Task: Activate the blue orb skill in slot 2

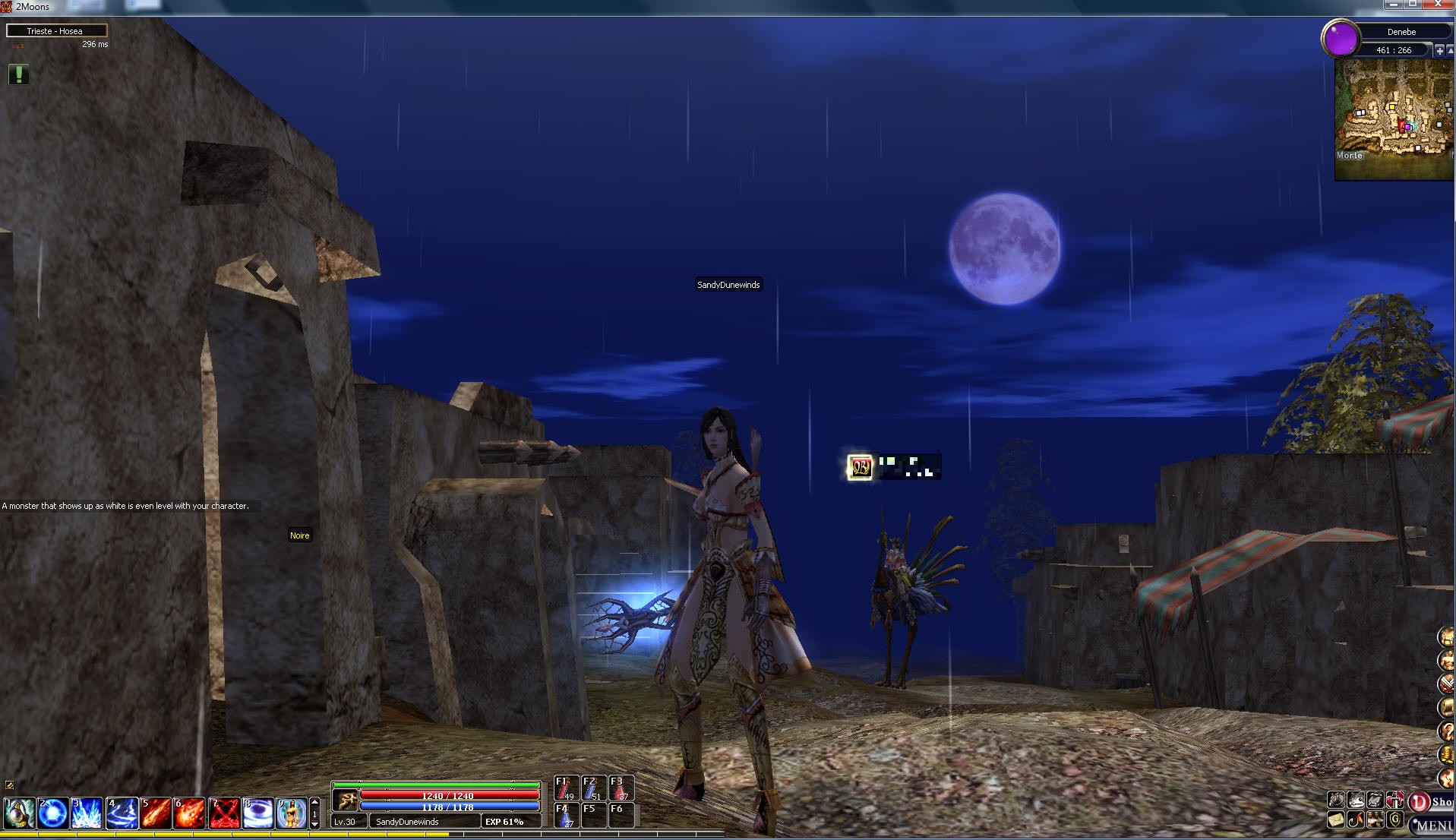Action: click(52, 813)
